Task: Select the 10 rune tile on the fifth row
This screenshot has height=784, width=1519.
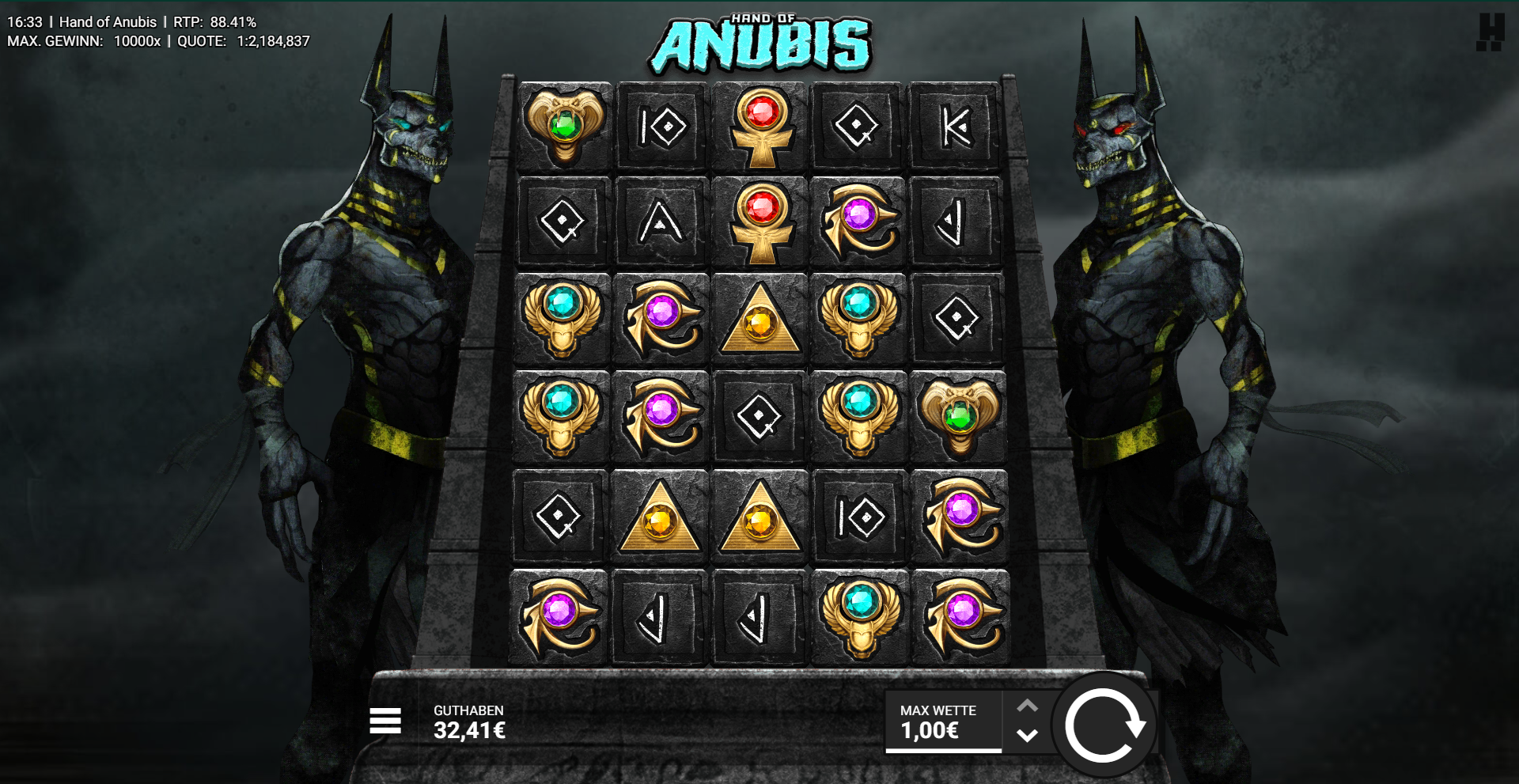Action: click(859, 517)
